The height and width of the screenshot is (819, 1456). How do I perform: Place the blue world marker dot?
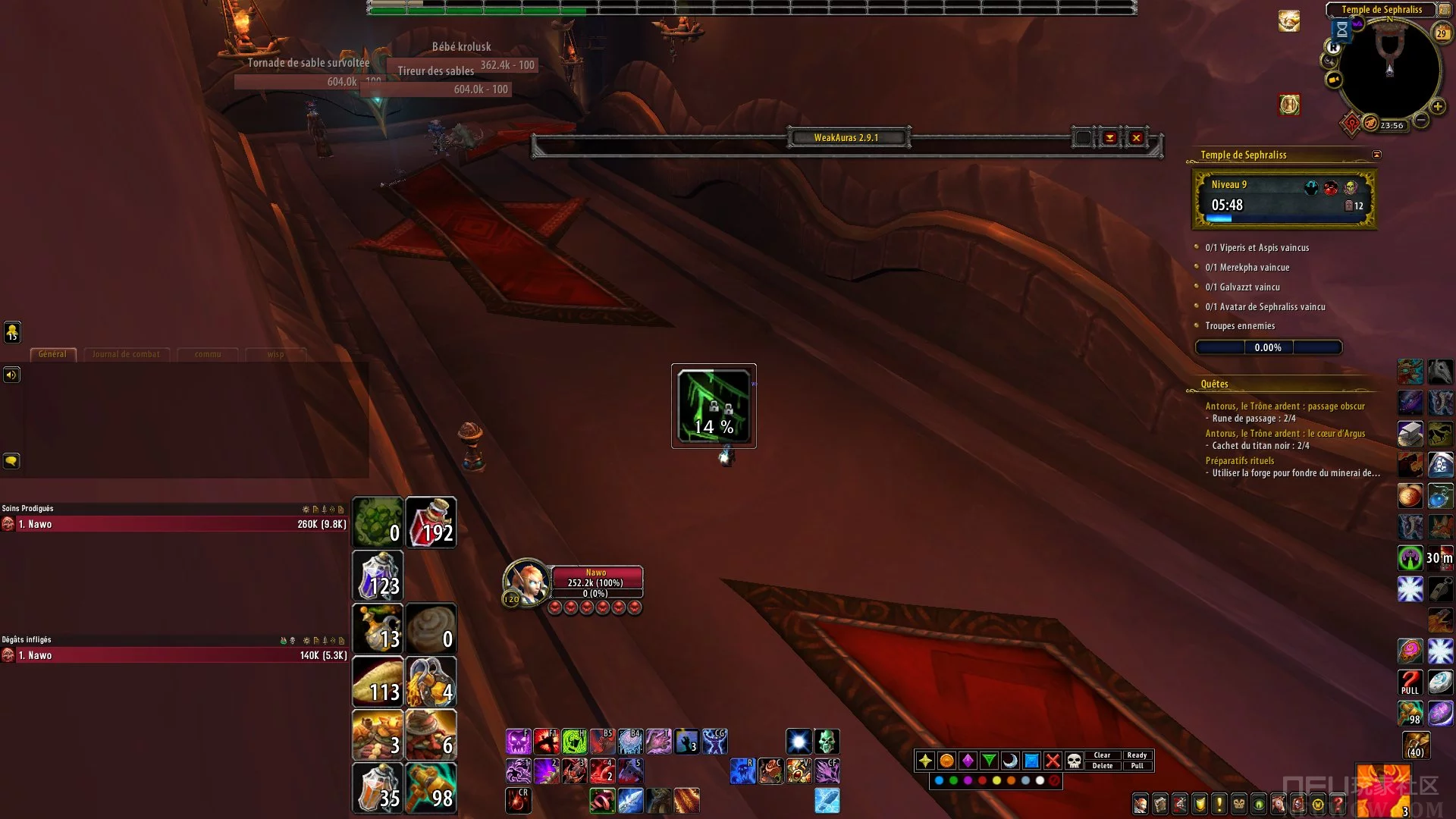(939, 780)
